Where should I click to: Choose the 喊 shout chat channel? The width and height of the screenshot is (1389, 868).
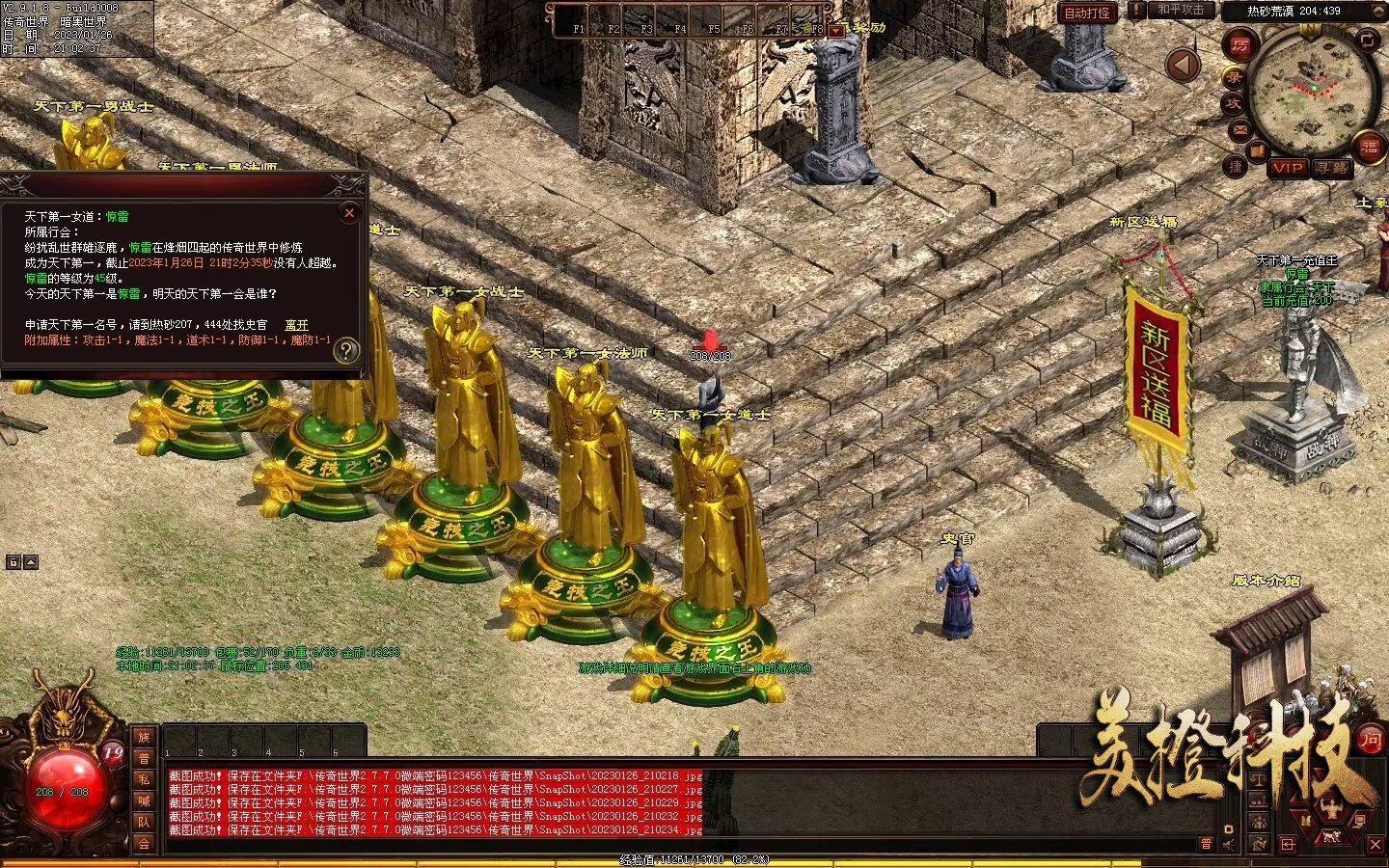click(x=144, y=800)
